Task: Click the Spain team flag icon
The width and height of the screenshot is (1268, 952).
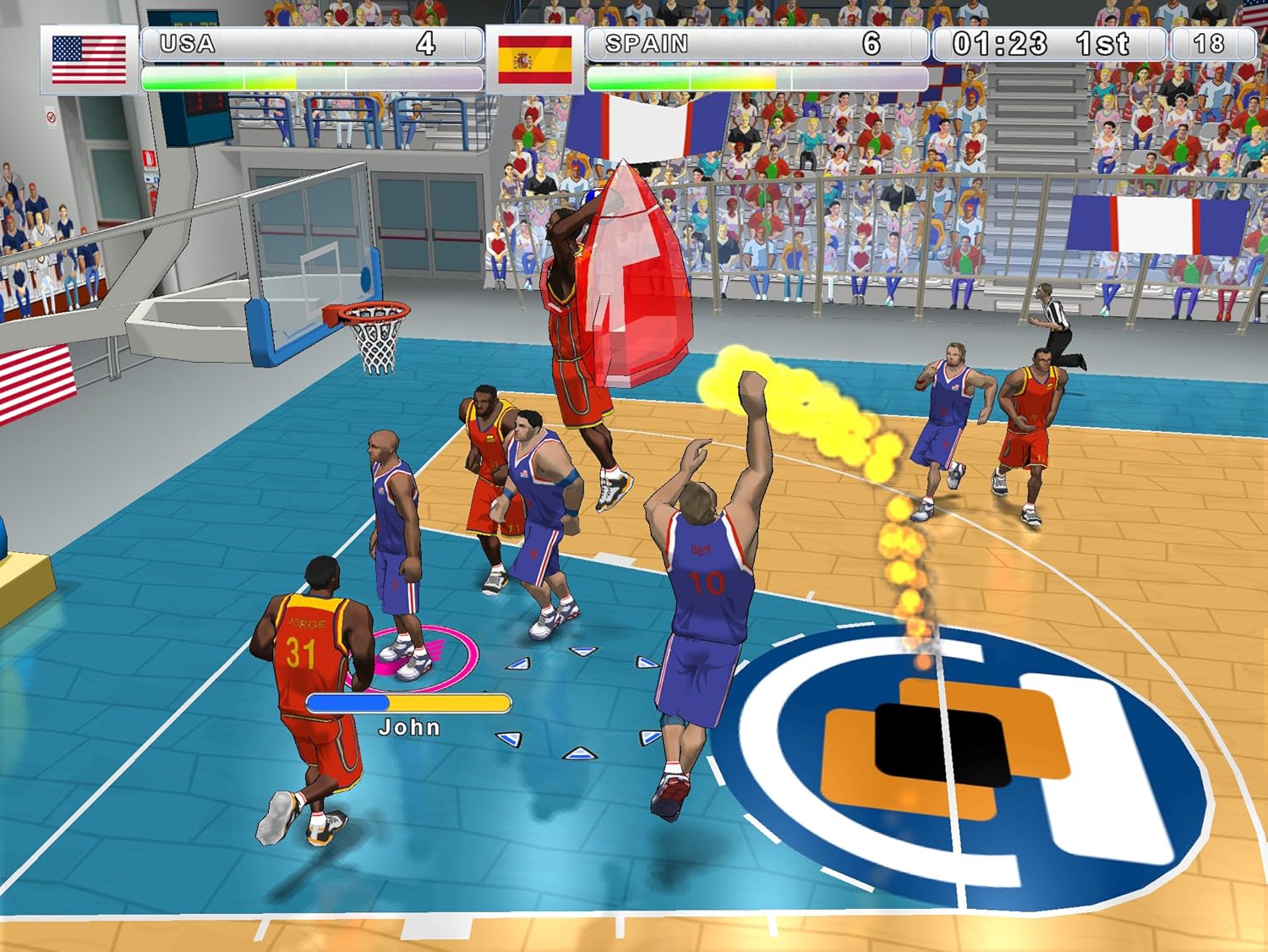Action: click(534, 59)
